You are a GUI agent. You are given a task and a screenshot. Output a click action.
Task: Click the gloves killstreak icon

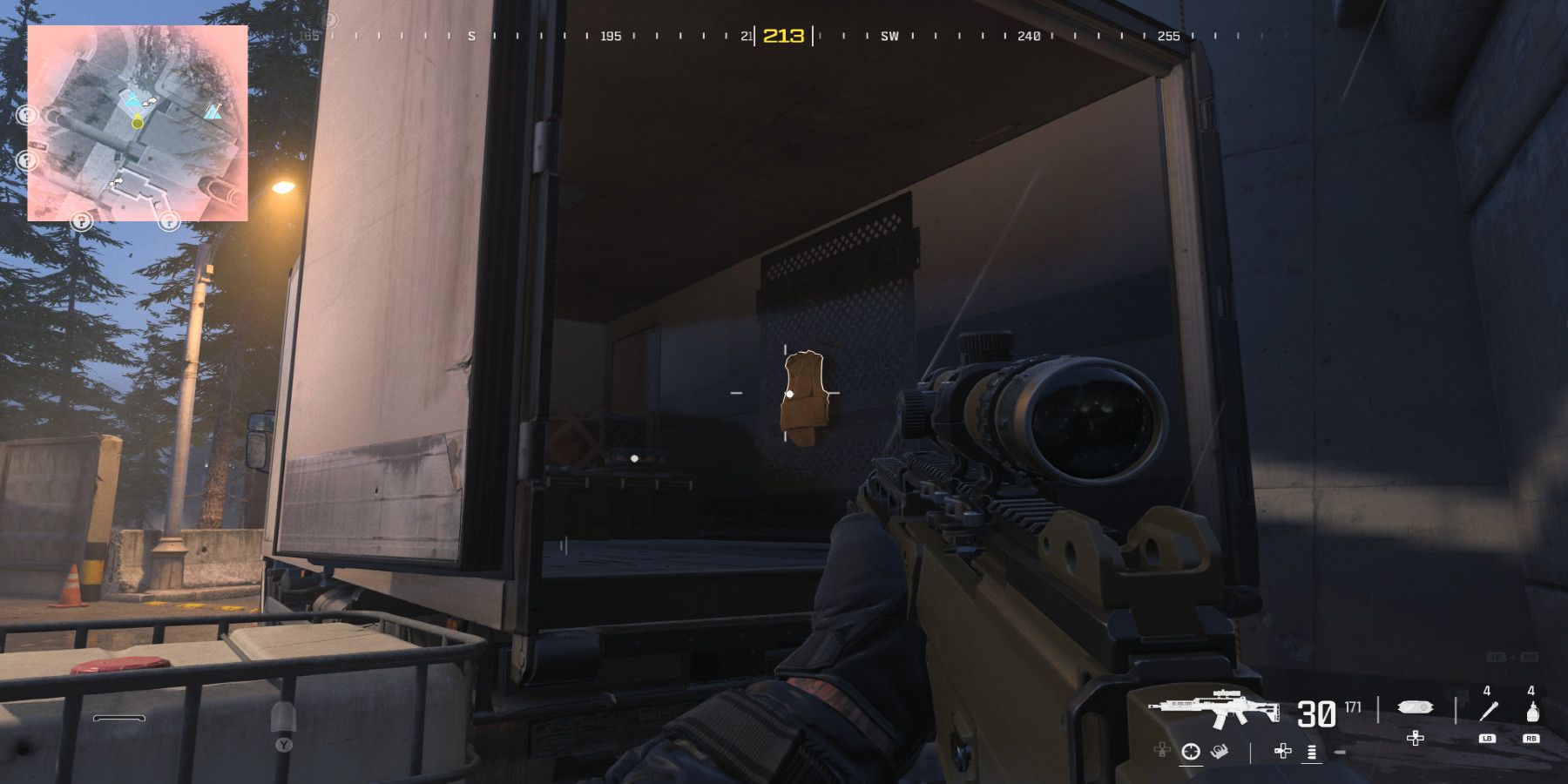1220,752
